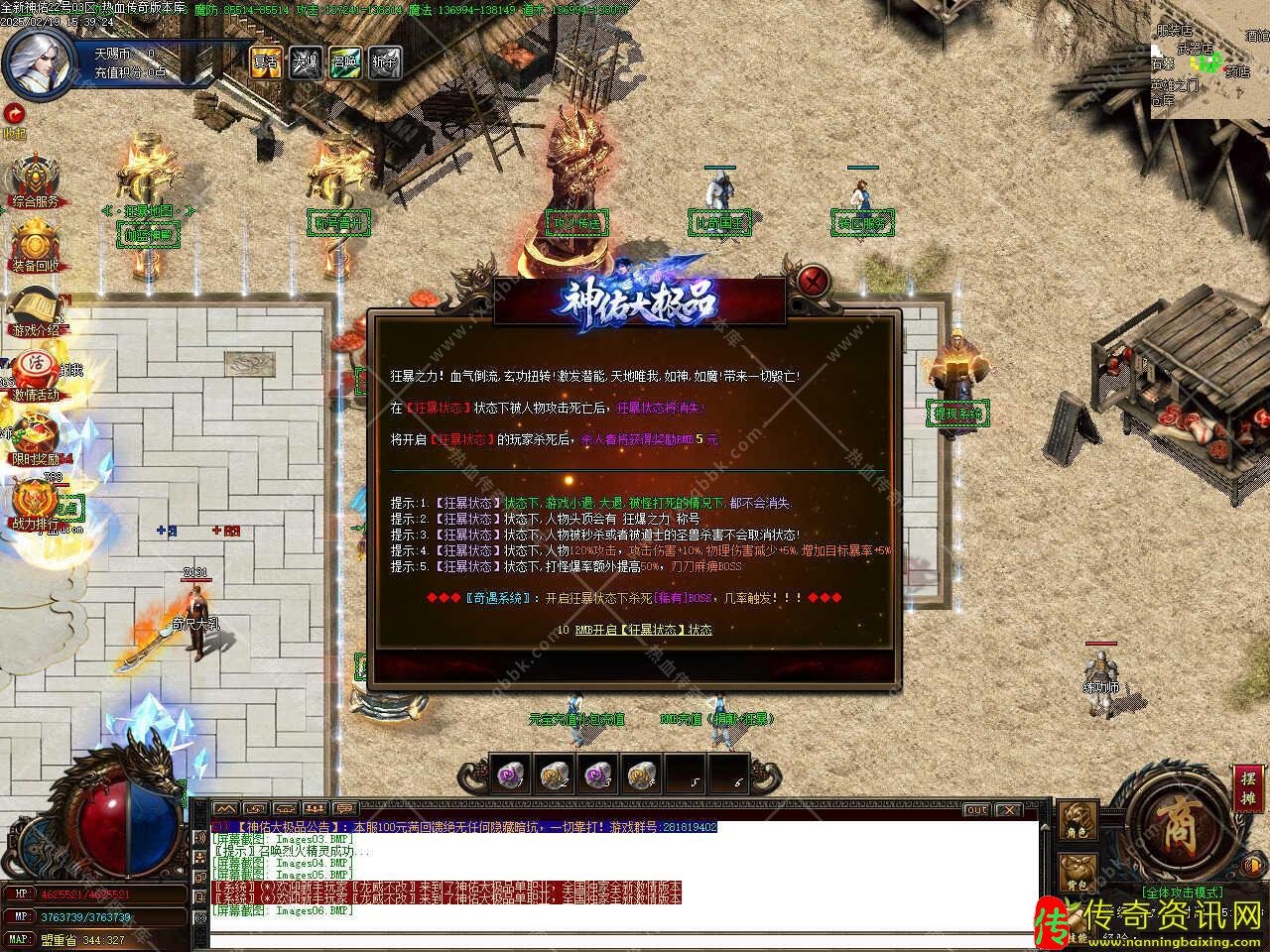This screenshot has height=952, width=1270.
Task: Open 装备回收 equipment recycling
Action: pyautogui.click(x=36, y=244)
